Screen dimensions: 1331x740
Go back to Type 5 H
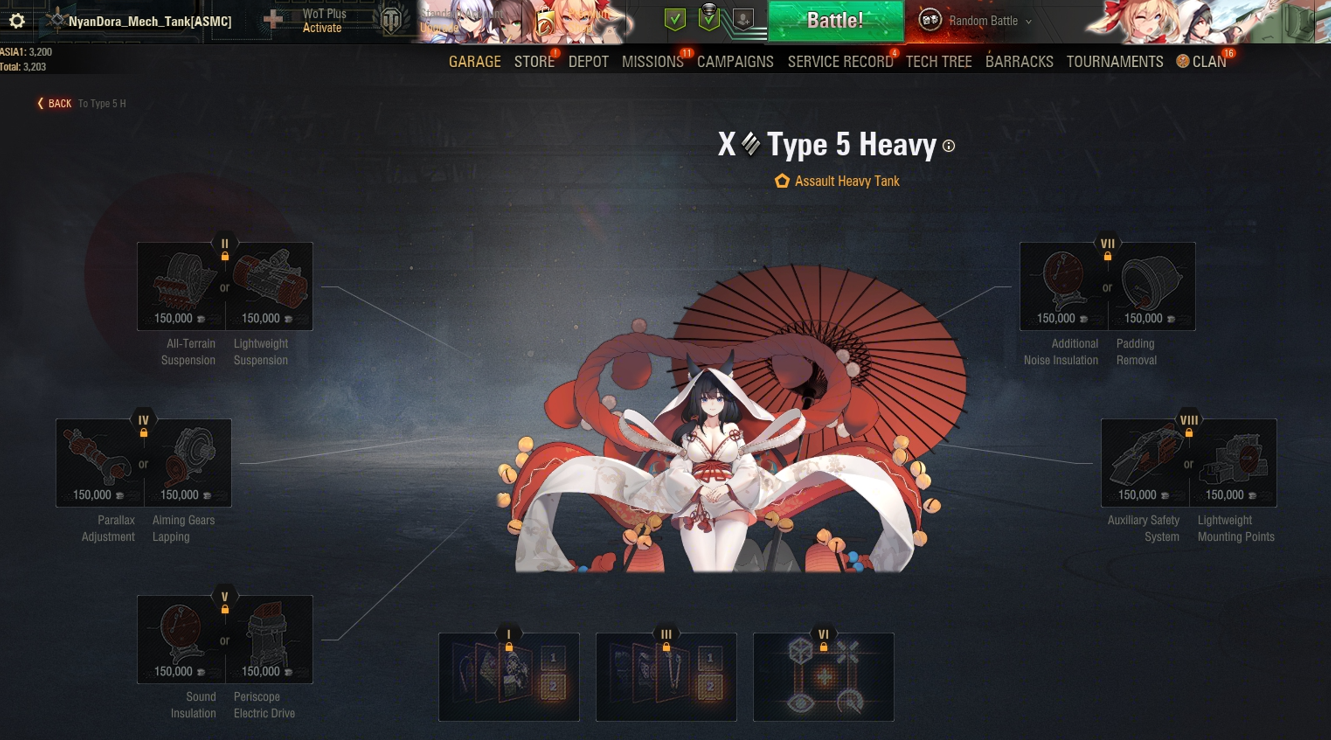[55, 103]
